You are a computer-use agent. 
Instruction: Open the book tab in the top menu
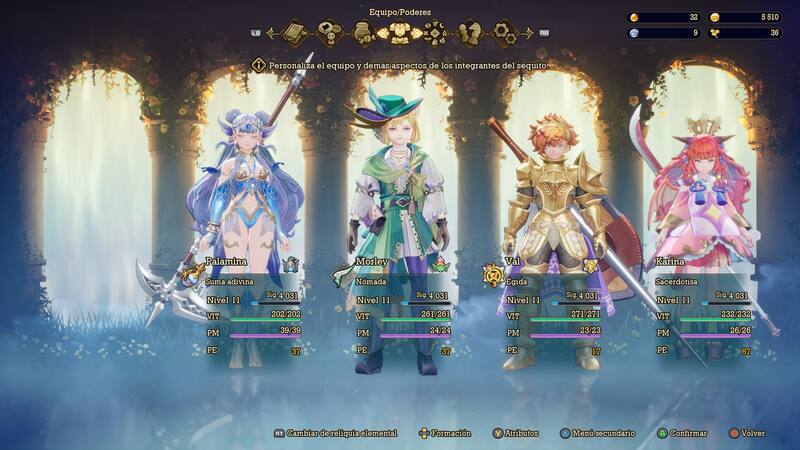pos(296,34)
